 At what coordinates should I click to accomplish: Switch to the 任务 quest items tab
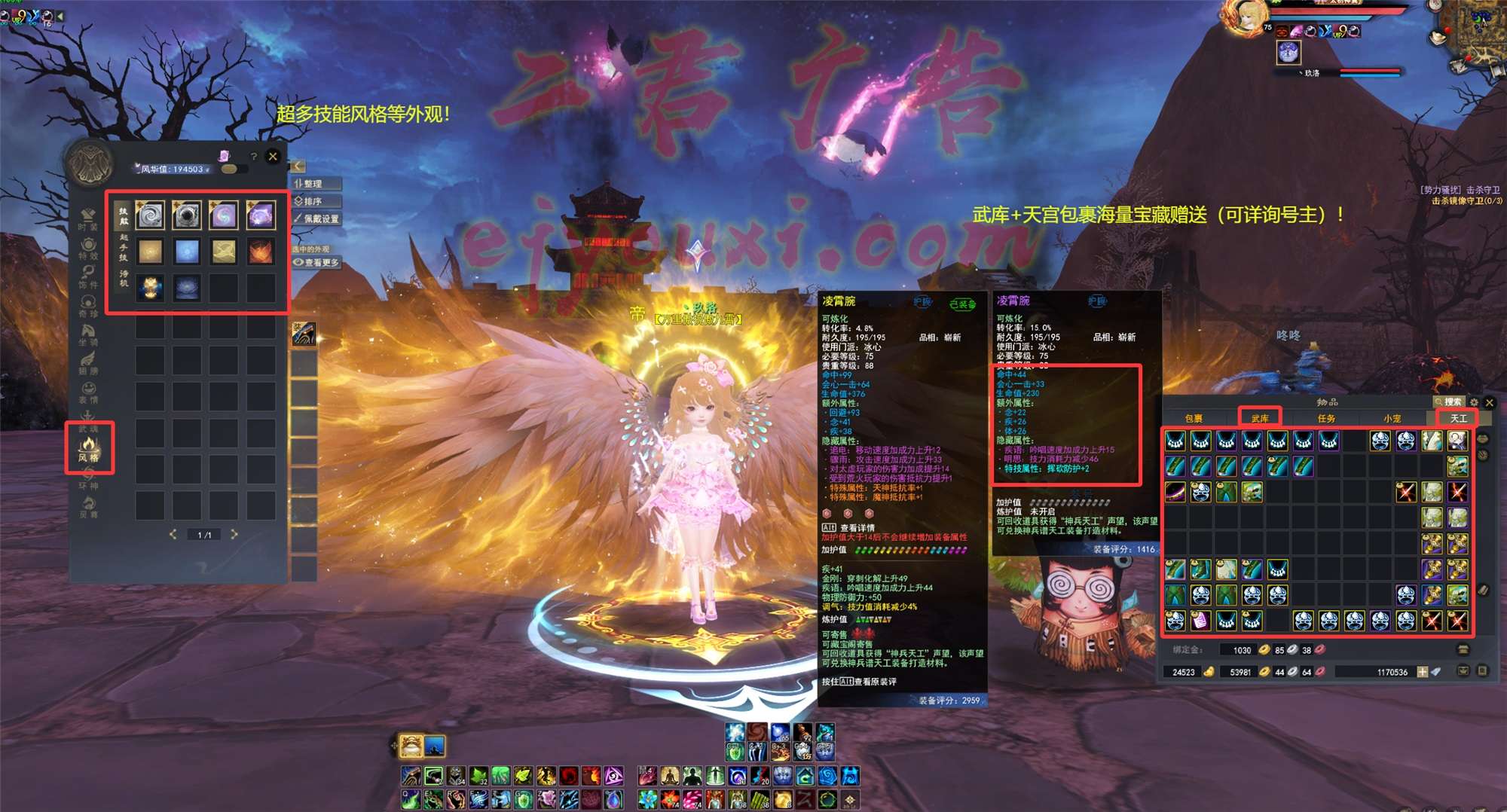(x=1326, y=418)
